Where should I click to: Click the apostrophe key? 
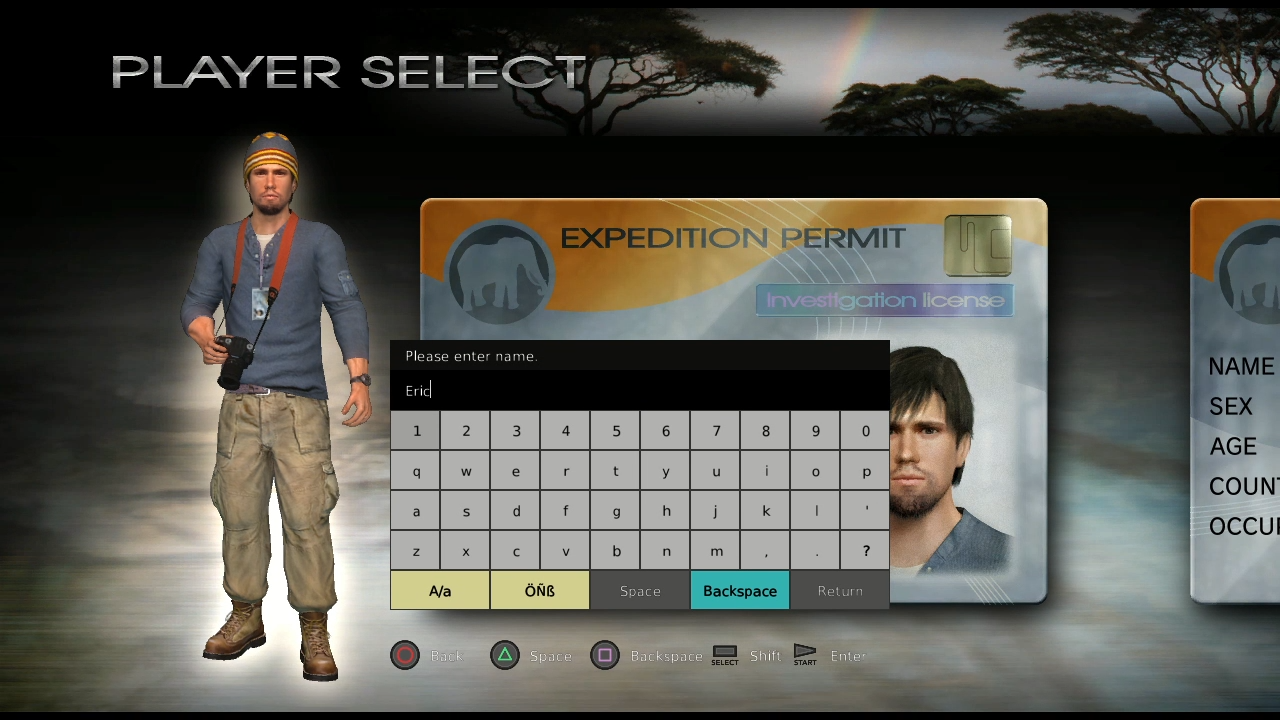click(866, 511)
